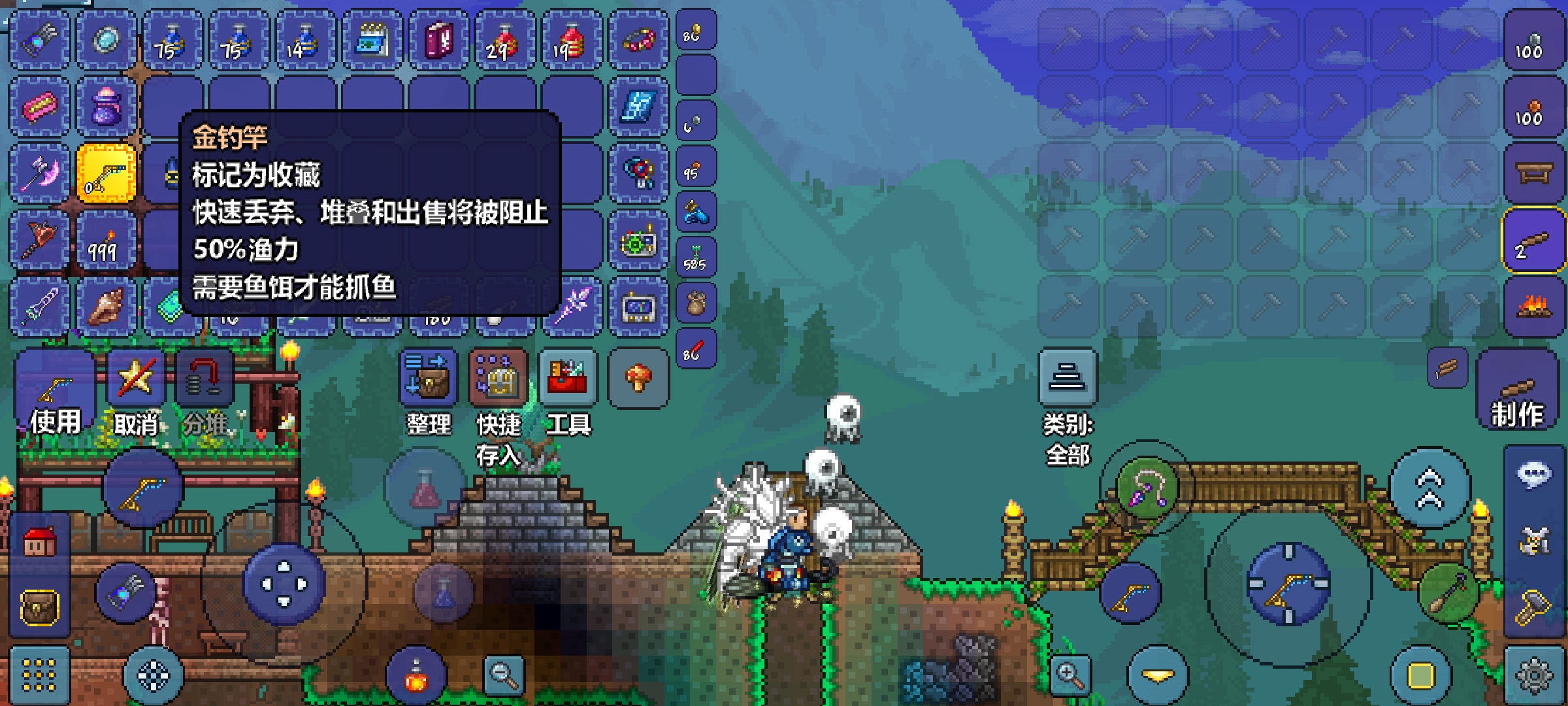Tap the 使用 (Use) button
1568x706 pixels.
tap(55, 392)
